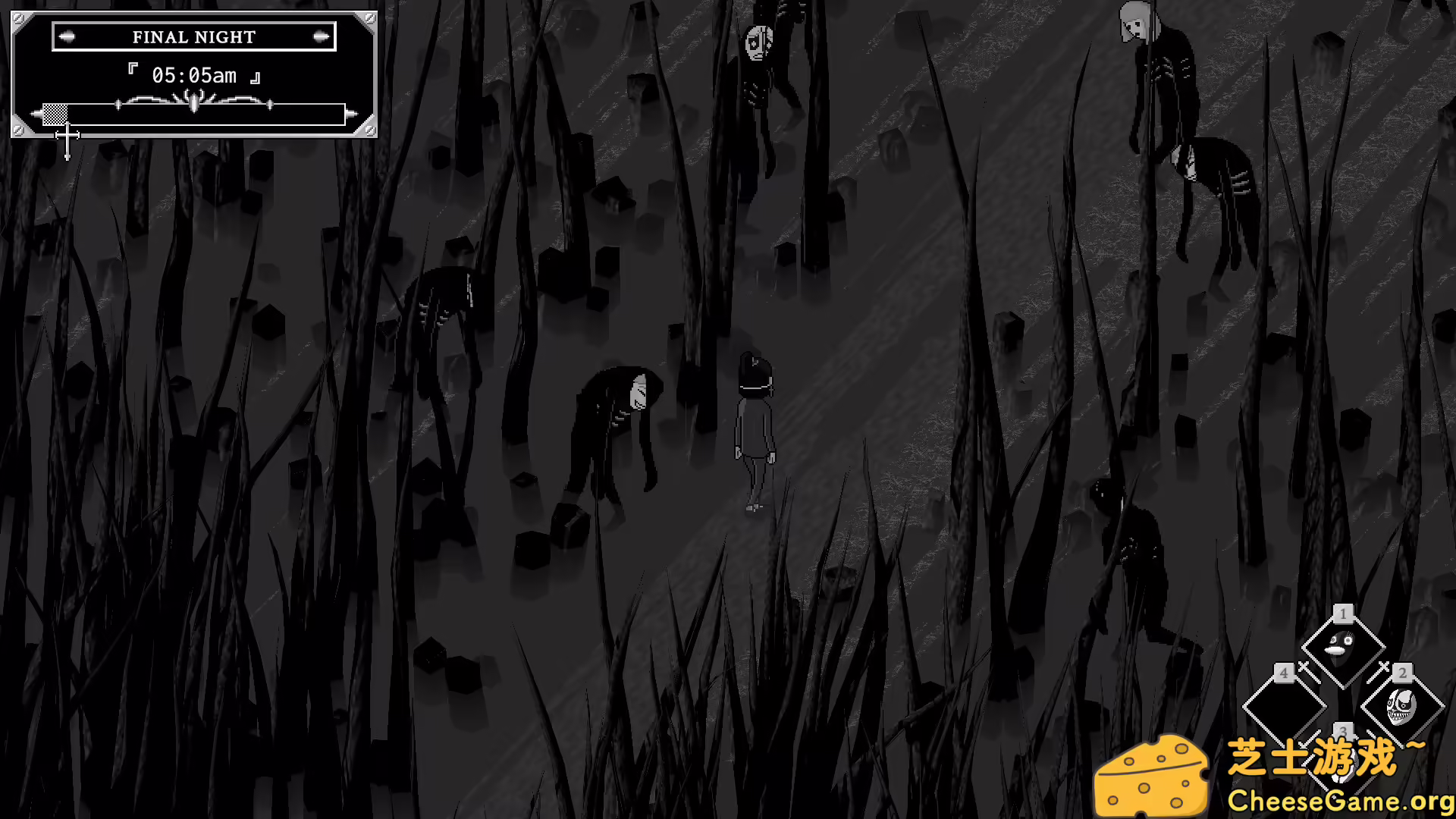Click the right arrow of the night progress bar
The width and height of the screenshot is (1456, 819).
[x=350, y=112]
